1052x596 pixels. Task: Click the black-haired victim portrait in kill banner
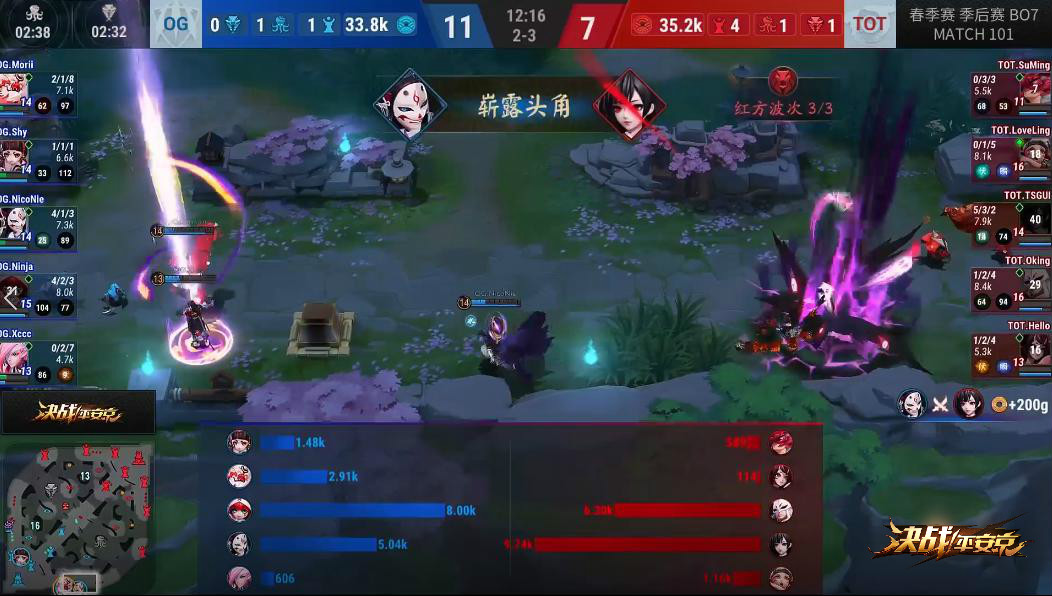(x=629, y=103)
